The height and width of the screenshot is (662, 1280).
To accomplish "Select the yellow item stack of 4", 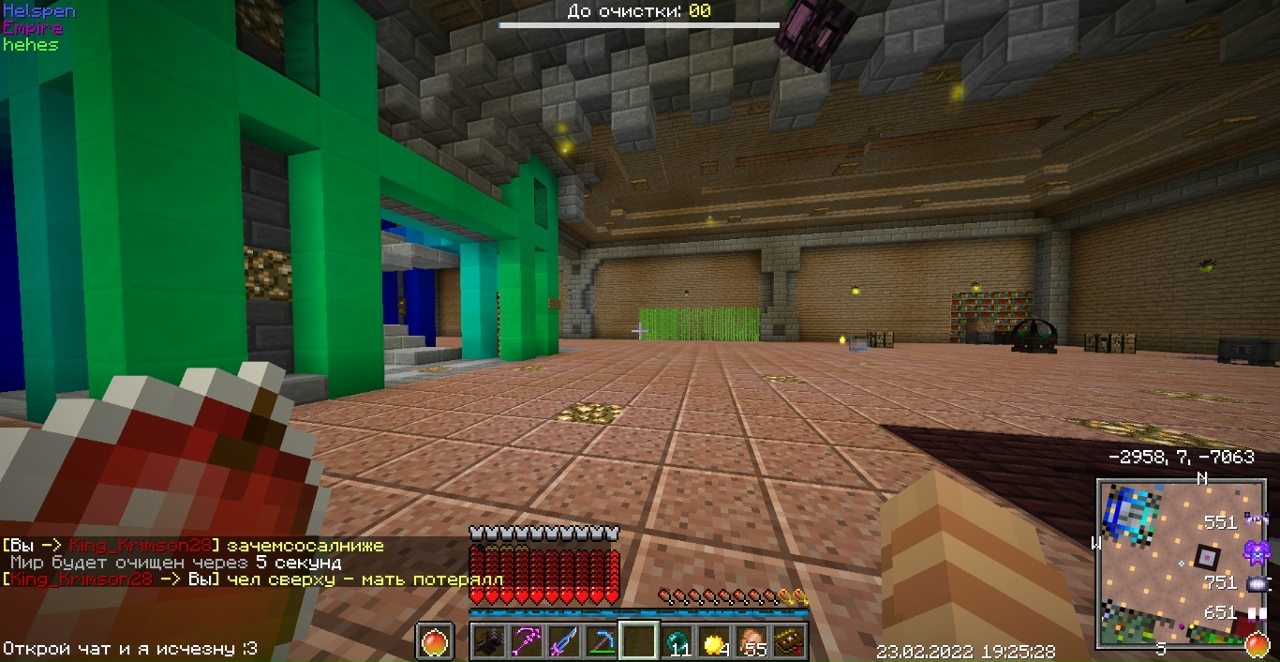I will point(714,641).
